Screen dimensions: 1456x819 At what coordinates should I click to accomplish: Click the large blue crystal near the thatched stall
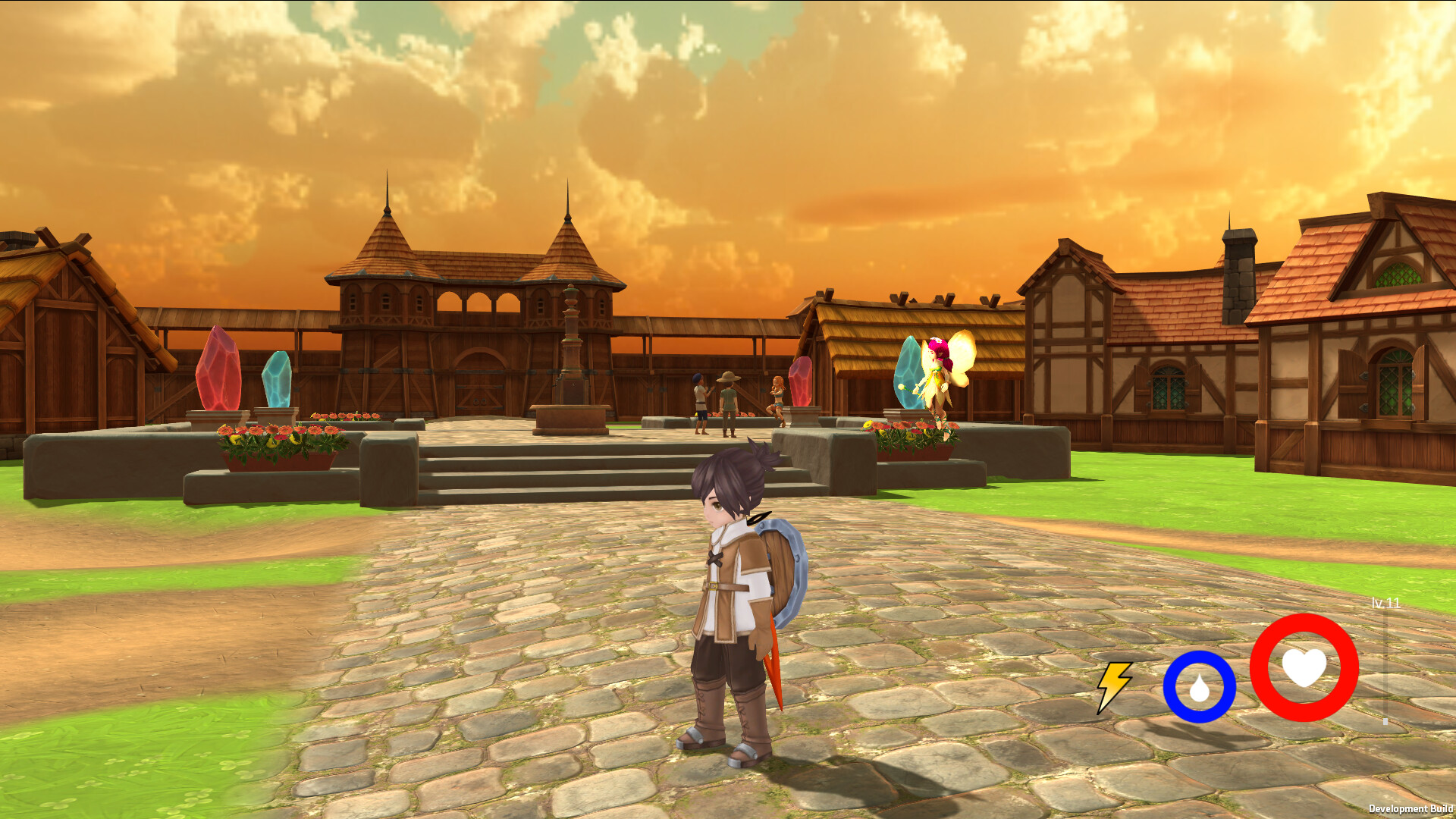[x=908, y=372]
